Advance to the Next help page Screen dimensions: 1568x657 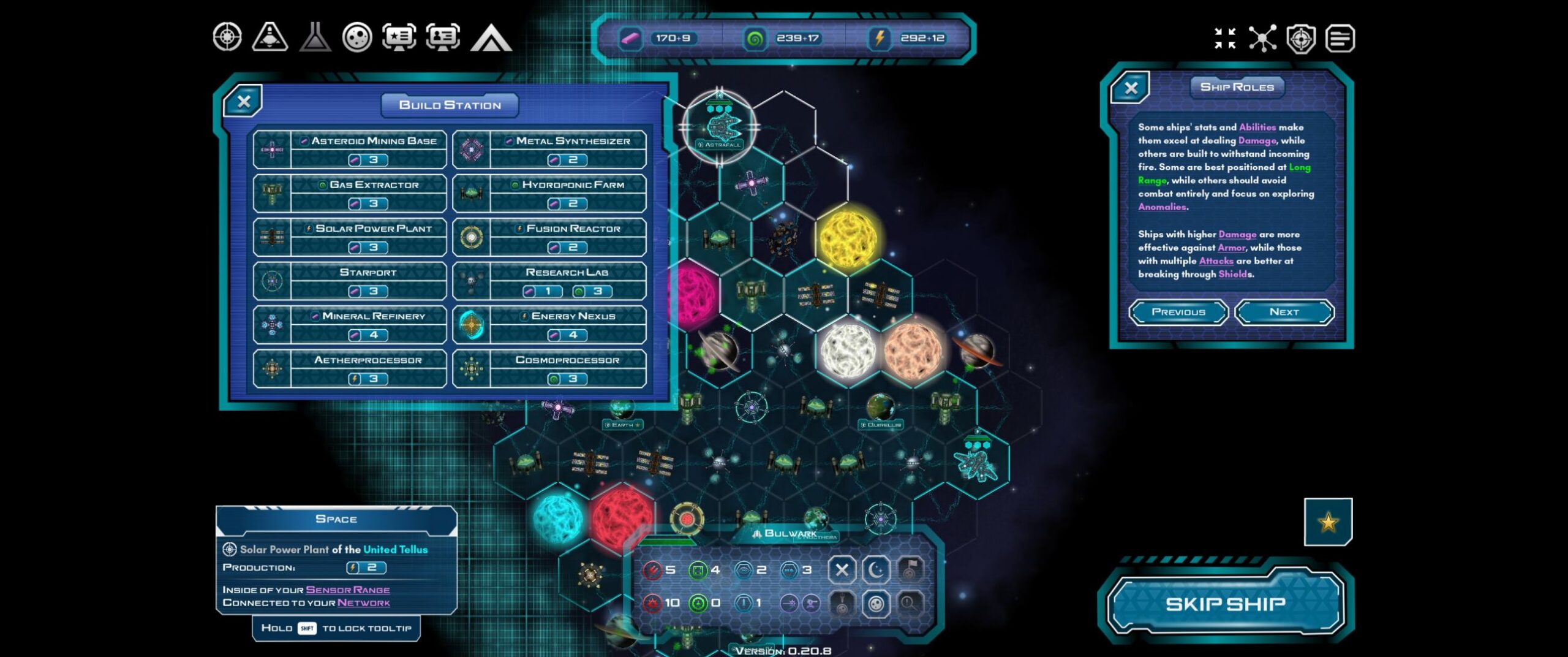point(1284,312)
